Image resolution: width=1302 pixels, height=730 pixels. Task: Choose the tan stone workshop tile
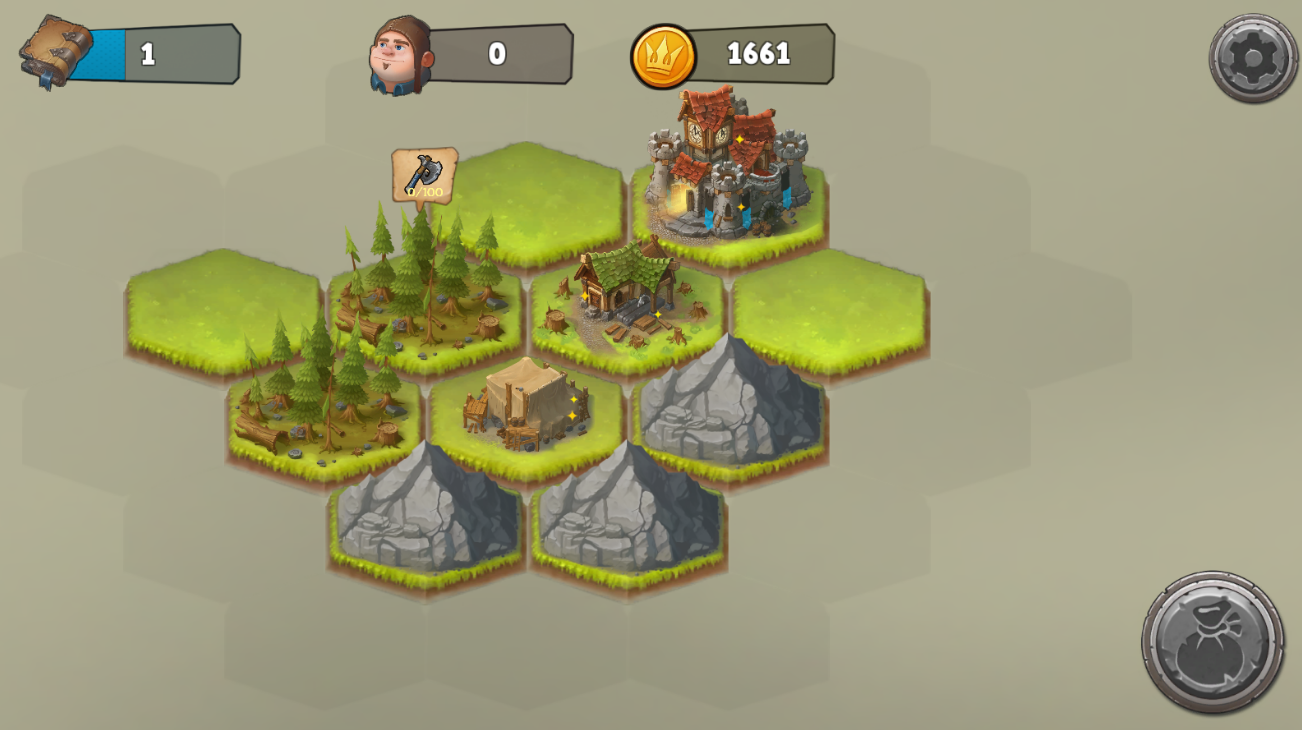pos(526,405)
